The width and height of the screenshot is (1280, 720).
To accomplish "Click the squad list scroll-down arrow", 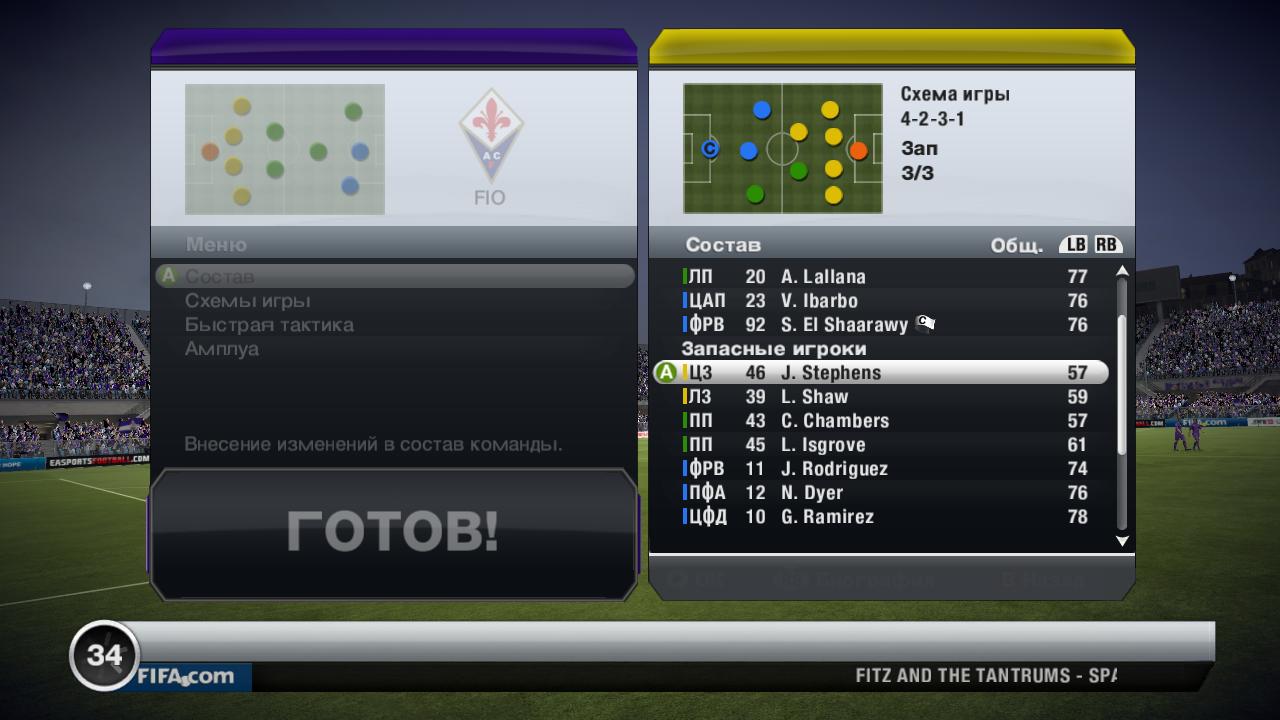I will point(1122,541).
